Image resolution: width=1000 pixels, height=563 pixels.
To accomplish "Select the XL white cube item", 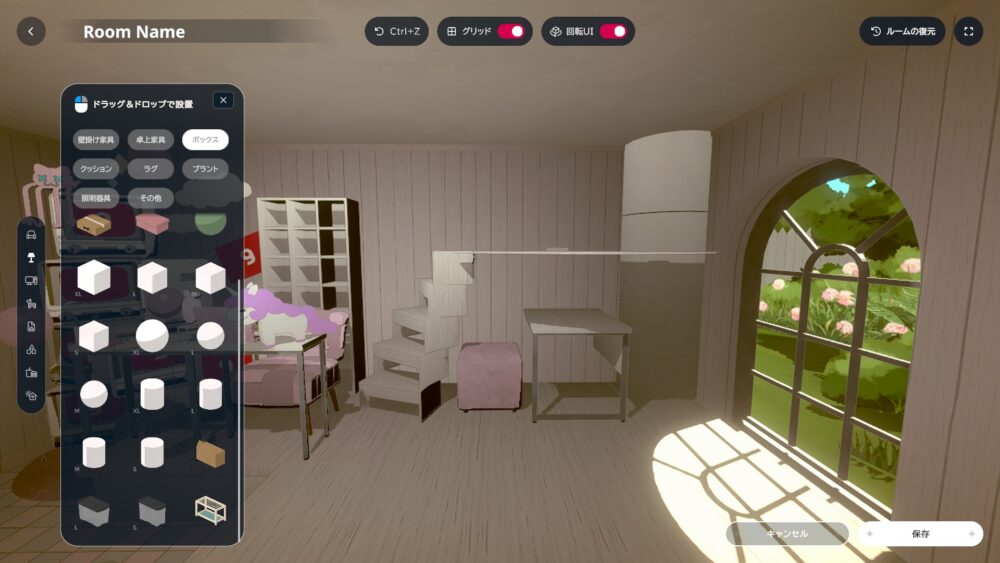I will [x=93, y=277].
